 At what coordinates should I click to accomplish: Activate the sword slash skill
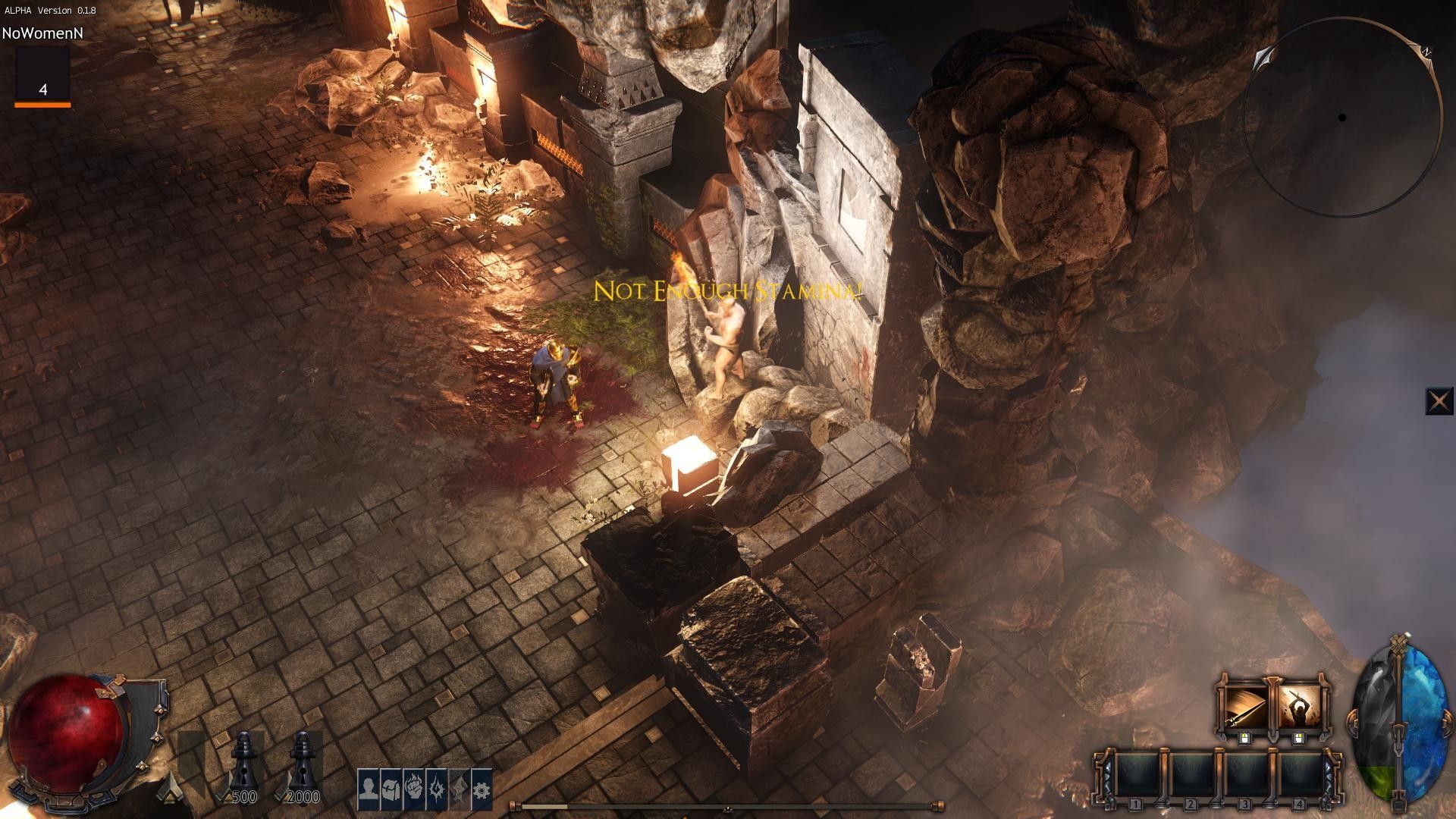1244,706
